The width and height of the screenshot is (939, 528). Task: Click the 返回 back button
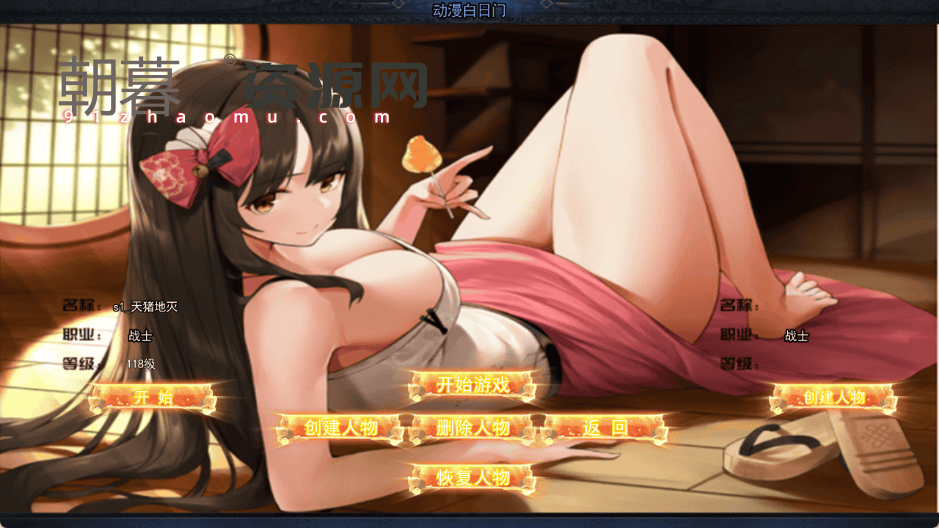point(604,429)
